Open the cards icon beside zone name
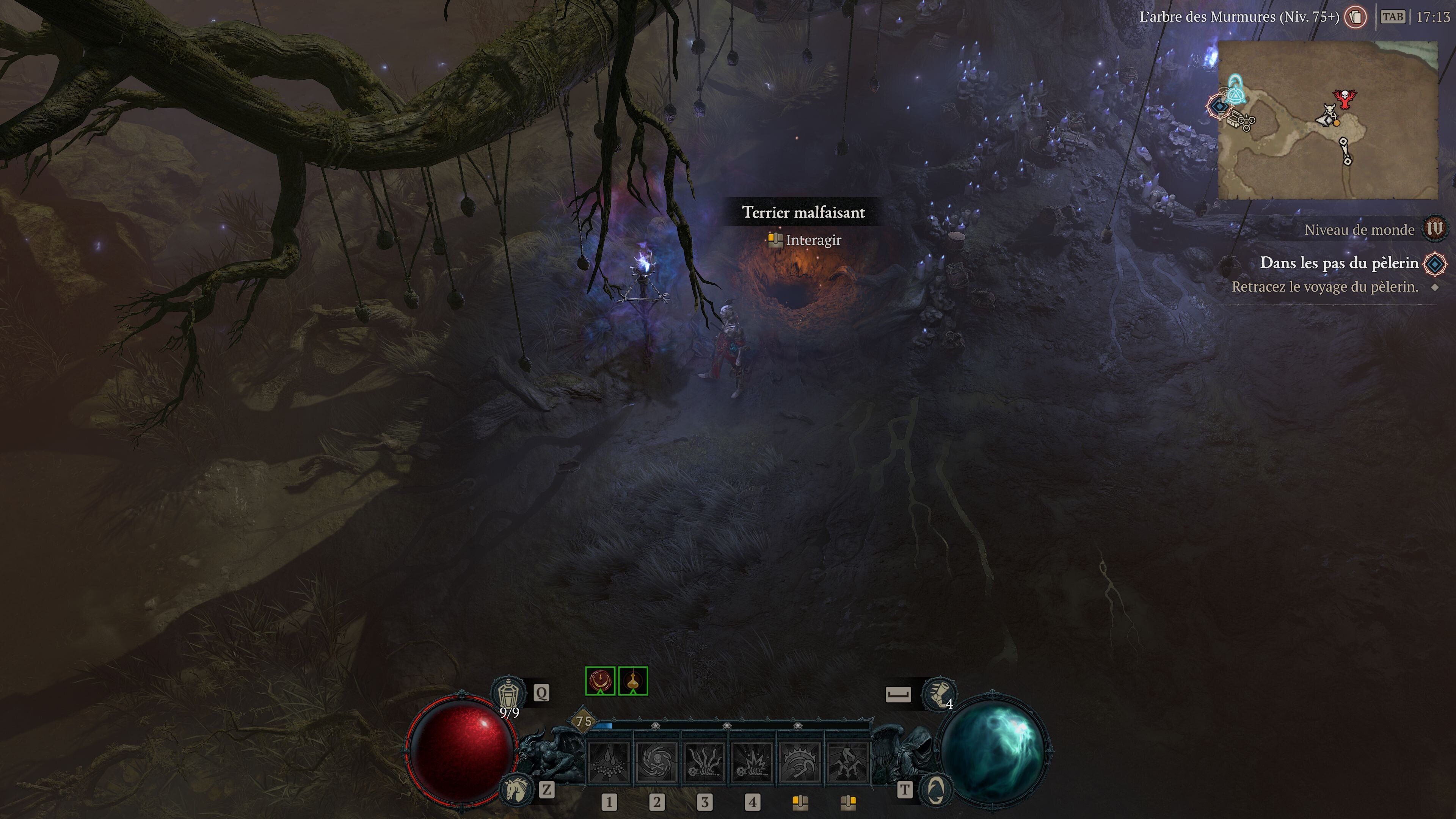This screenshot has width=1456, height=819. click(1356, 17)
